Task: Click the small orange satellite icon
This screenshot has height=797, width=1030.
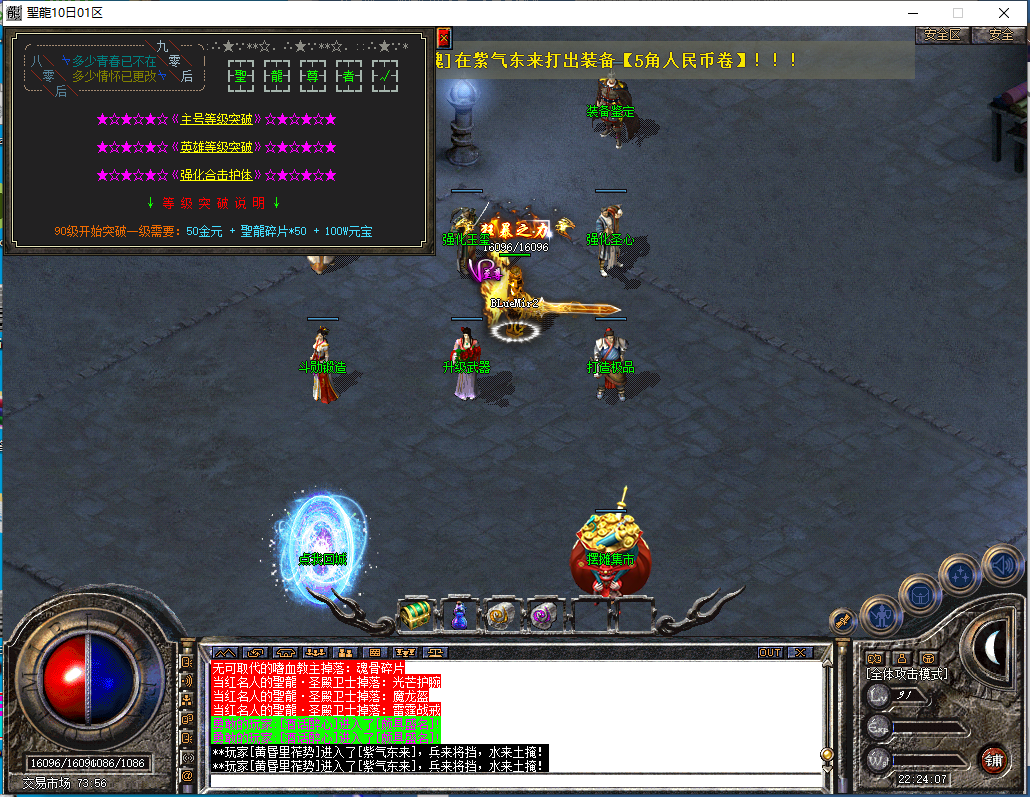Action: (x=842, y=620)
